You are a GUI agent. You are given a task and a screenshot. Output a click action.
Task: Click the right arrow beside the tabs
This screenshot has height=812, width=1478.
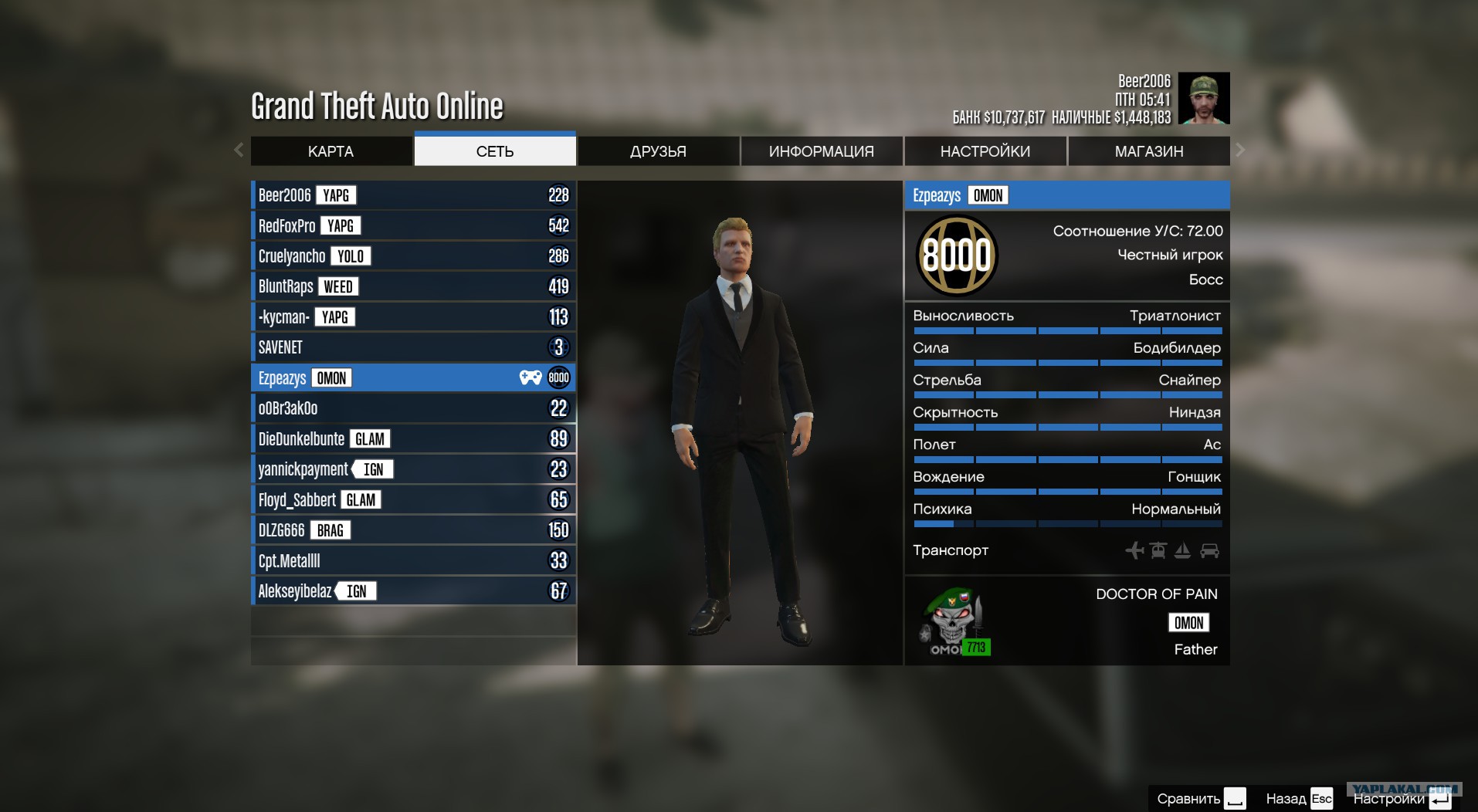pyautogui.click(x=1240, y=150)
